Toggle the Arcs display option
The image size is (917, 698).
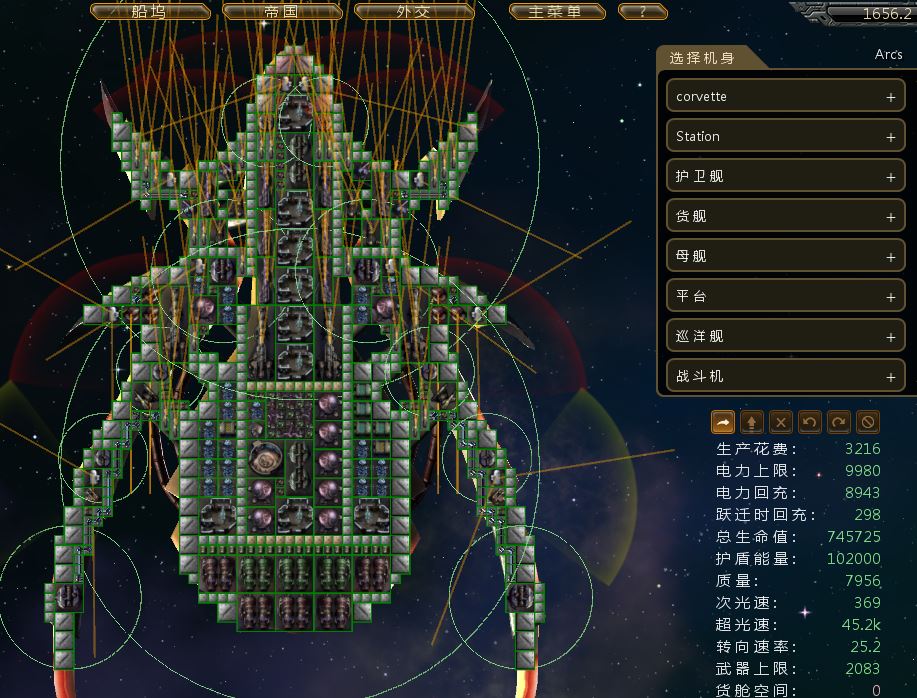(x=888, y=55)
